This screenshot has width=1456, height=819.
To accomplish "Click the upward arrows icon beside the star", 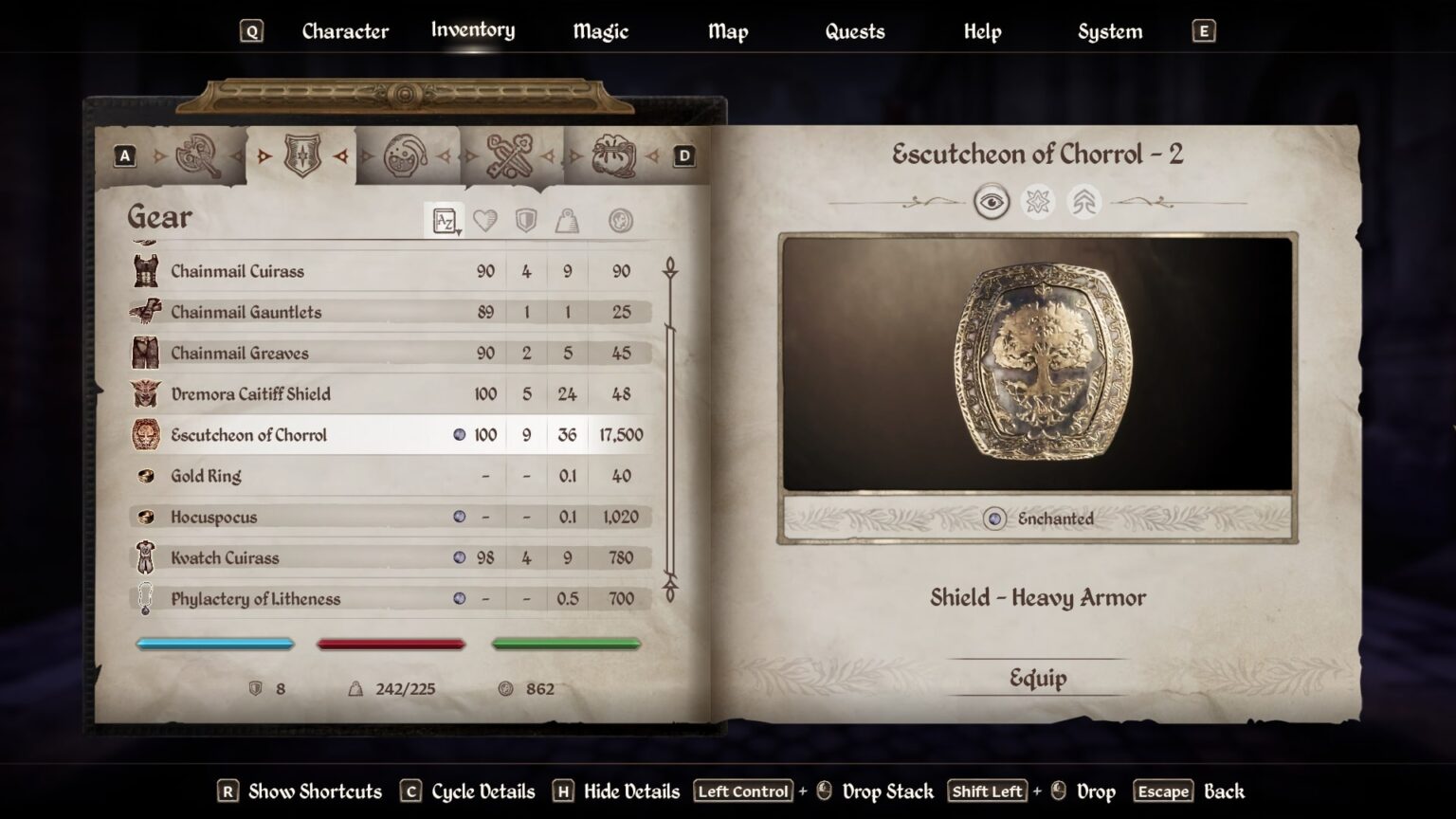I will [1083, 203].
